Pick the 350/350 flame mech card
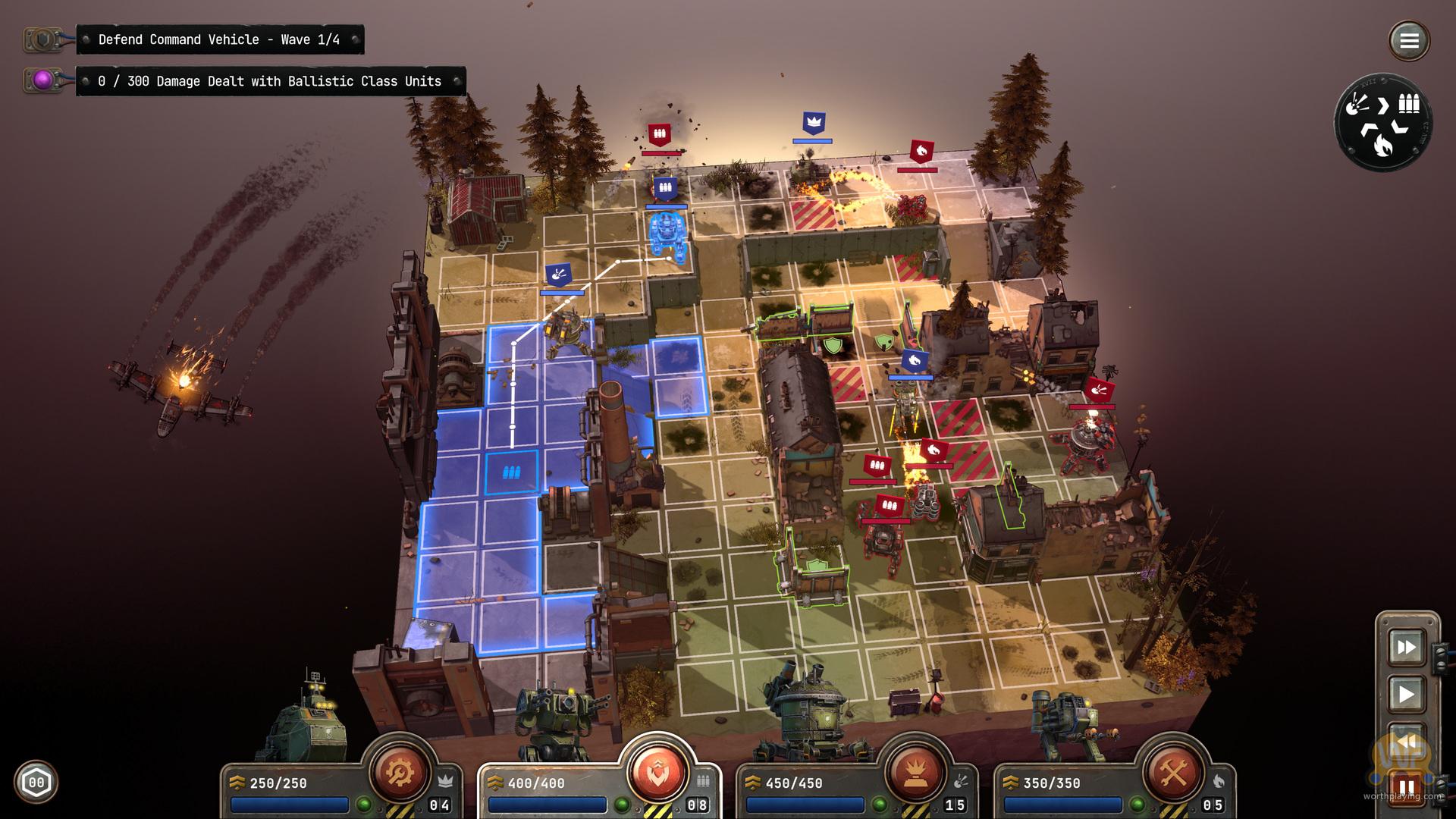This screenshot has height=819, width=1456. coord(1062,792)
